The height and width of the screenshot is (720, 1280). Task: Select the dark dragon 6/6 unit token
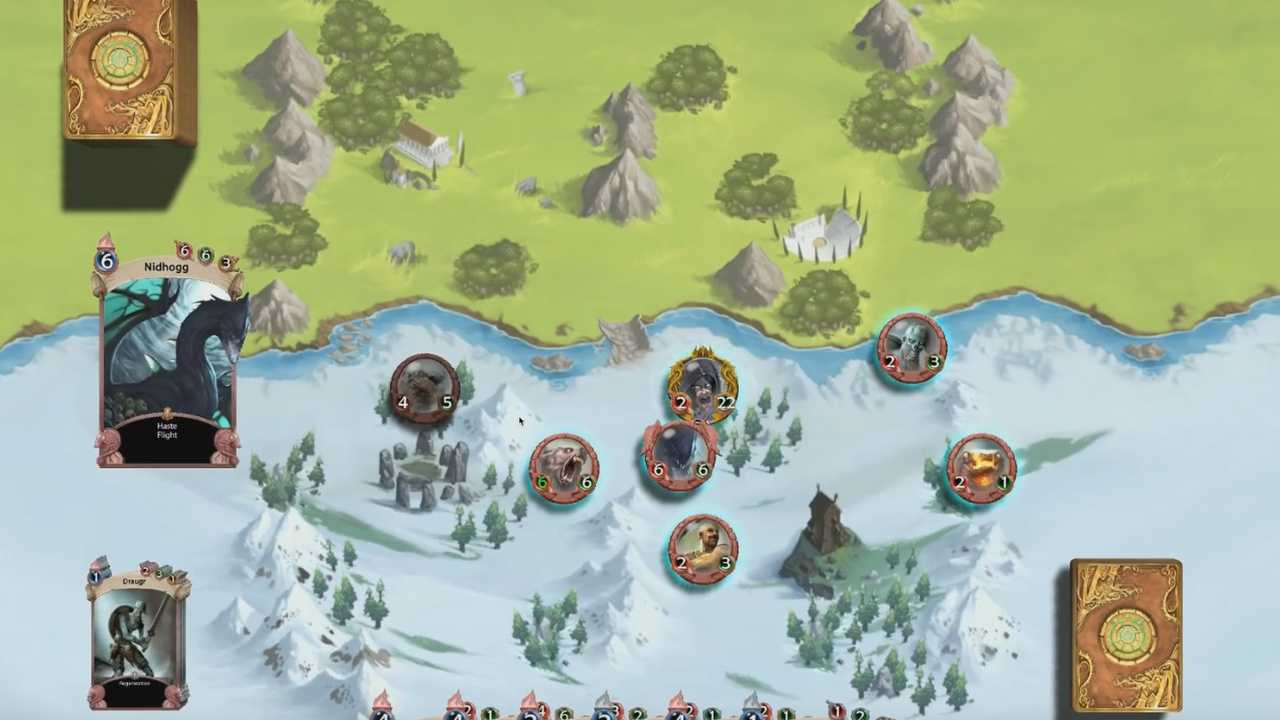pos(679,457)
